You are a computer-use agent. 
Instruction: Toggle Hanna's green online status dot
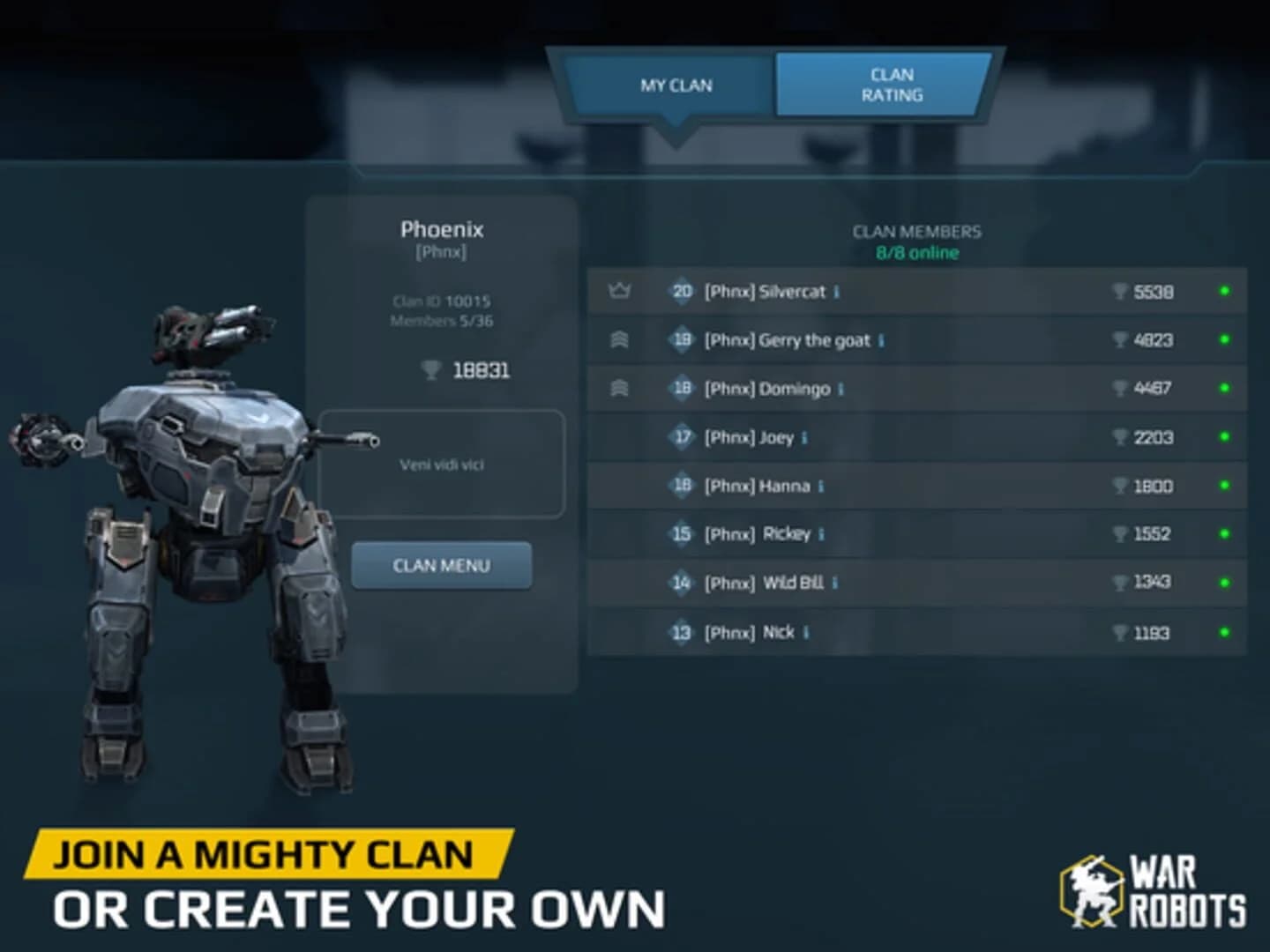pos(1226,486)
